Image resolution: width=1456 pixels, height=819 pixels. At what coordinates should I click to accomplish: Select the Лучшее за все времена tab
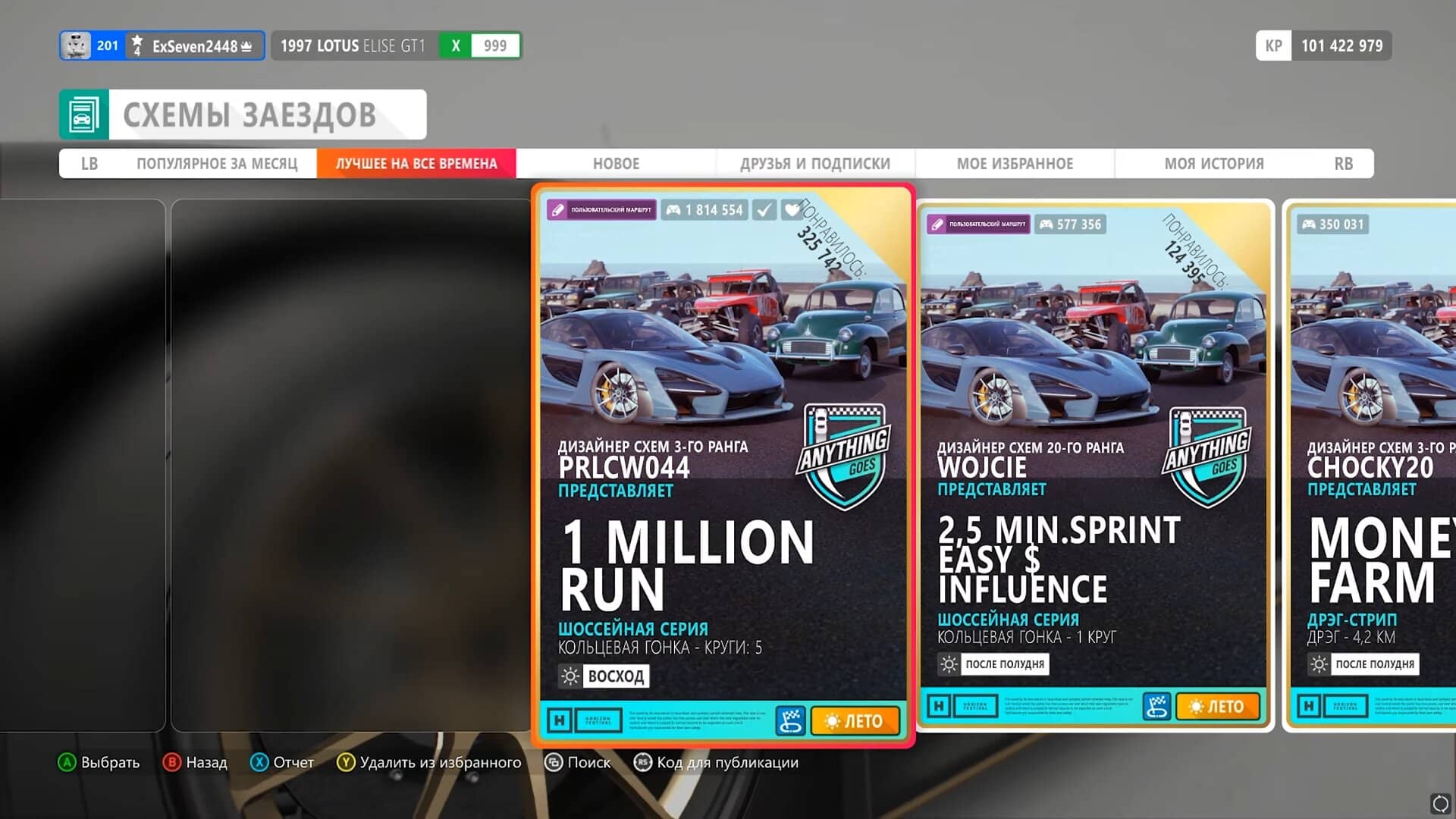[x=416, y=164]
